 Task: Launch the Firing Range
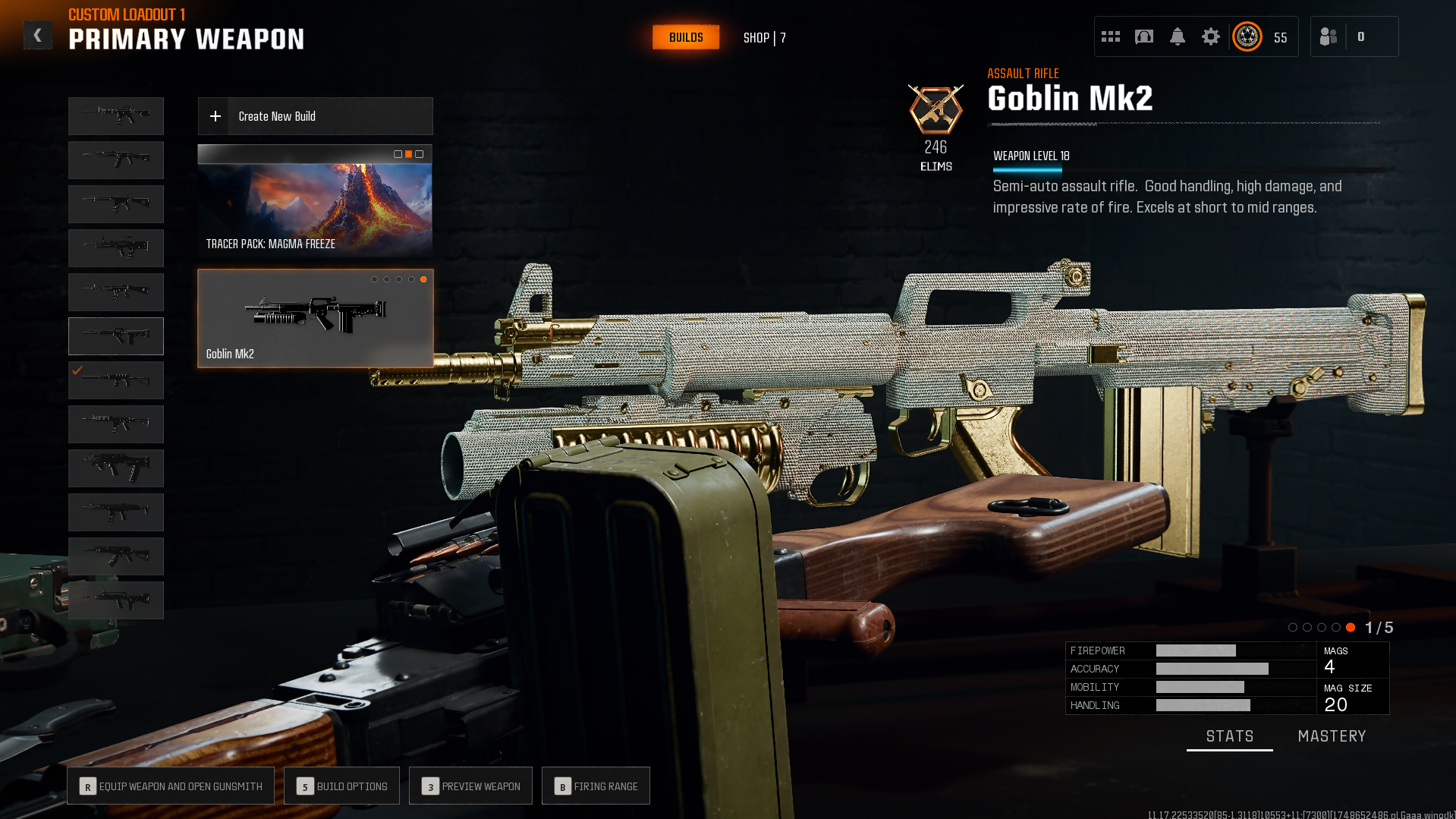point(596,786)
